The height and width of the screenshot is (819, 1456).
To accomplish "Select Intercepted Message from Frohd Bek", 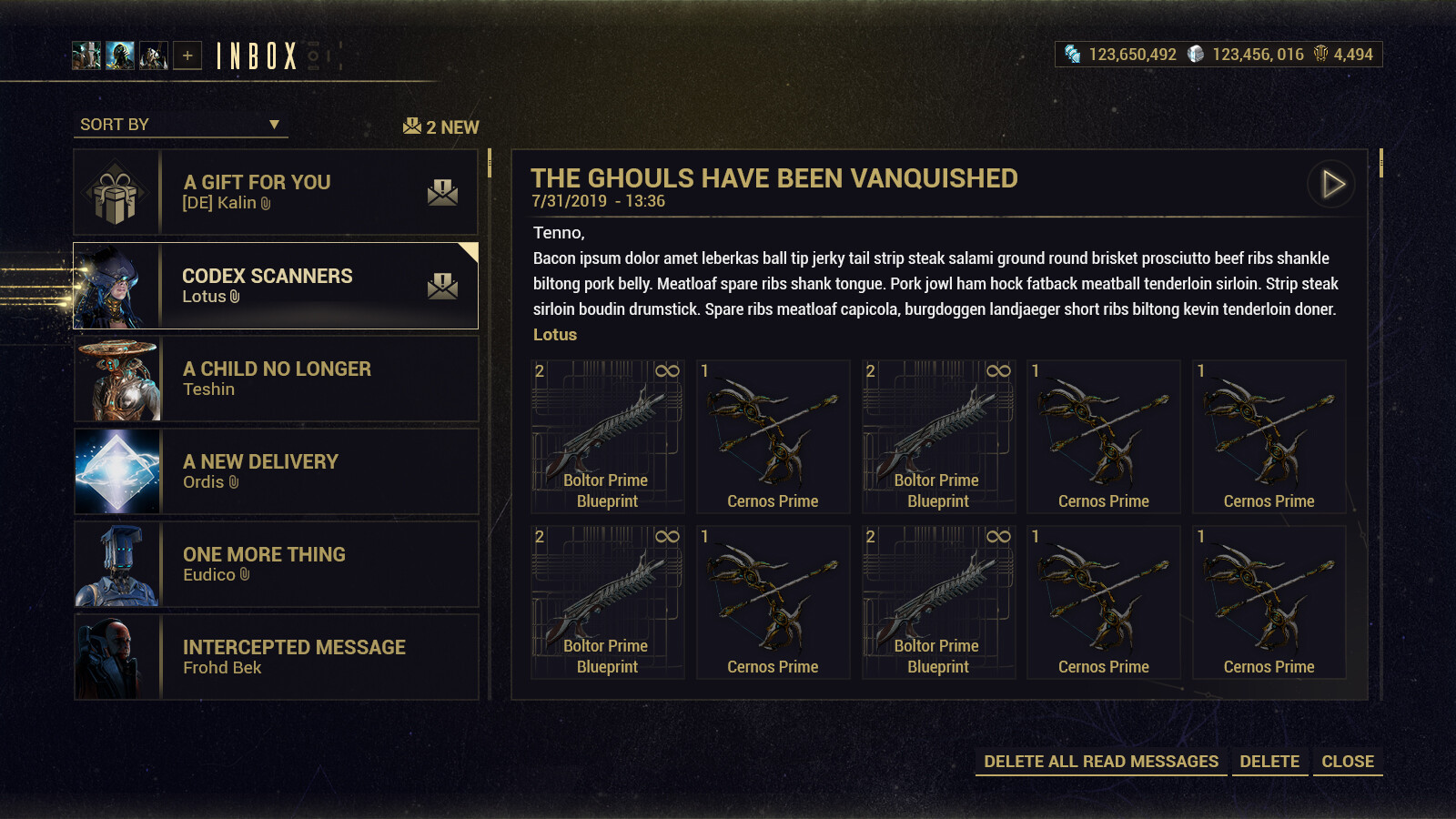I will tap(276, 657).
